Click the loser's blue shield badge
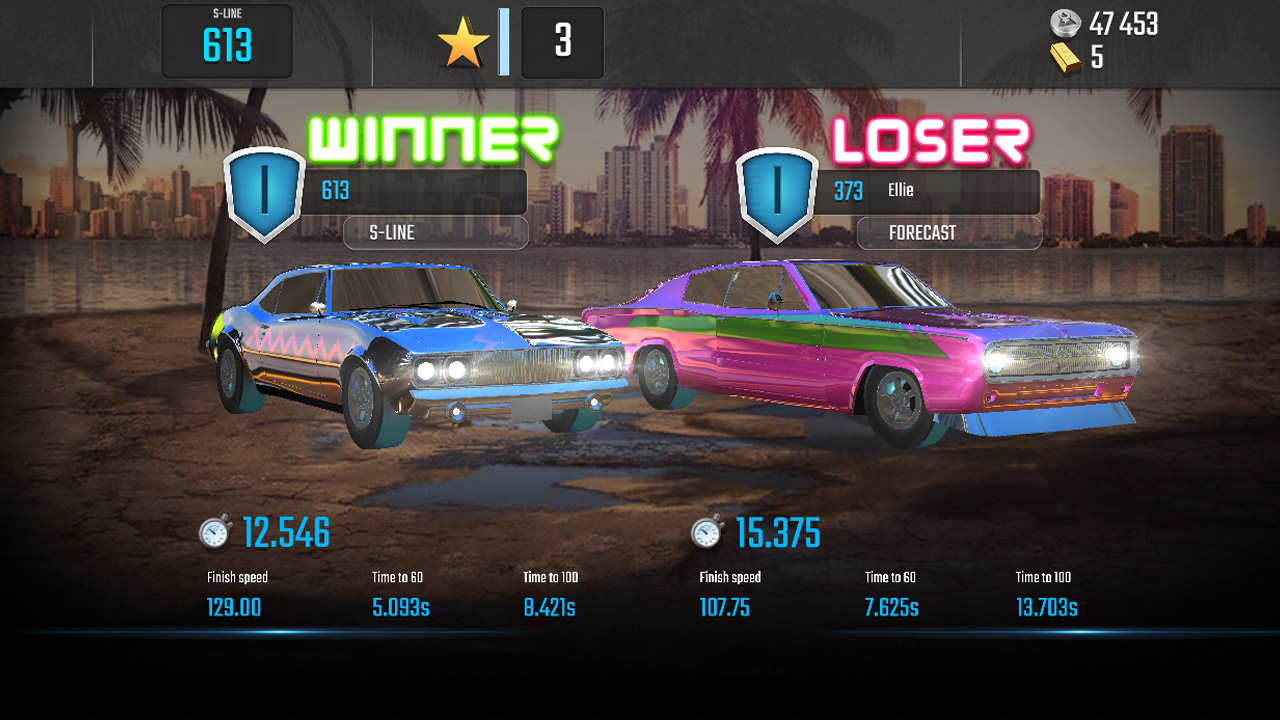The width and height of the screenshot is (1280, 720). pos(777,194)
